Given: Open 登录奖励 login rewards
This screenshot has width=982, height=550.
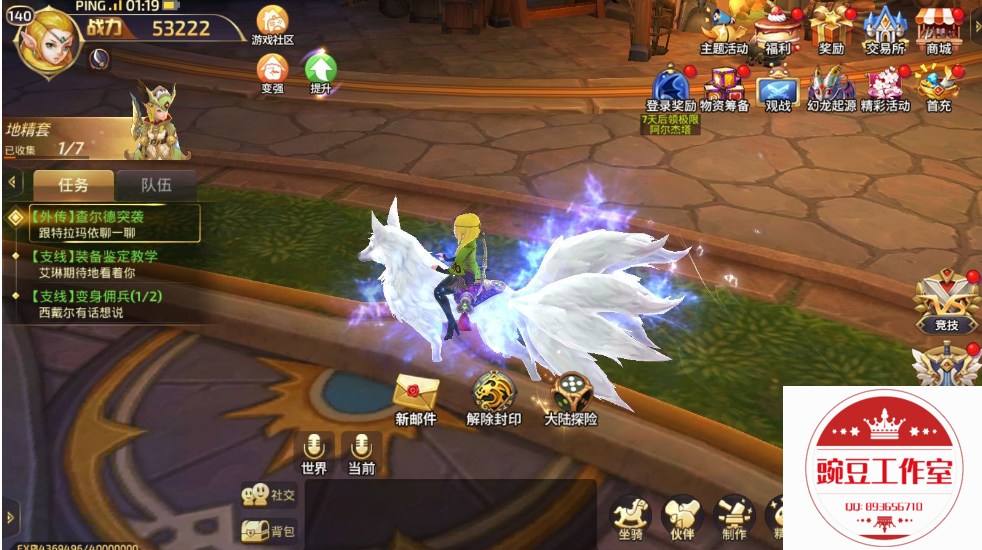Looking at the screenshot, I should tap(670, 86).
